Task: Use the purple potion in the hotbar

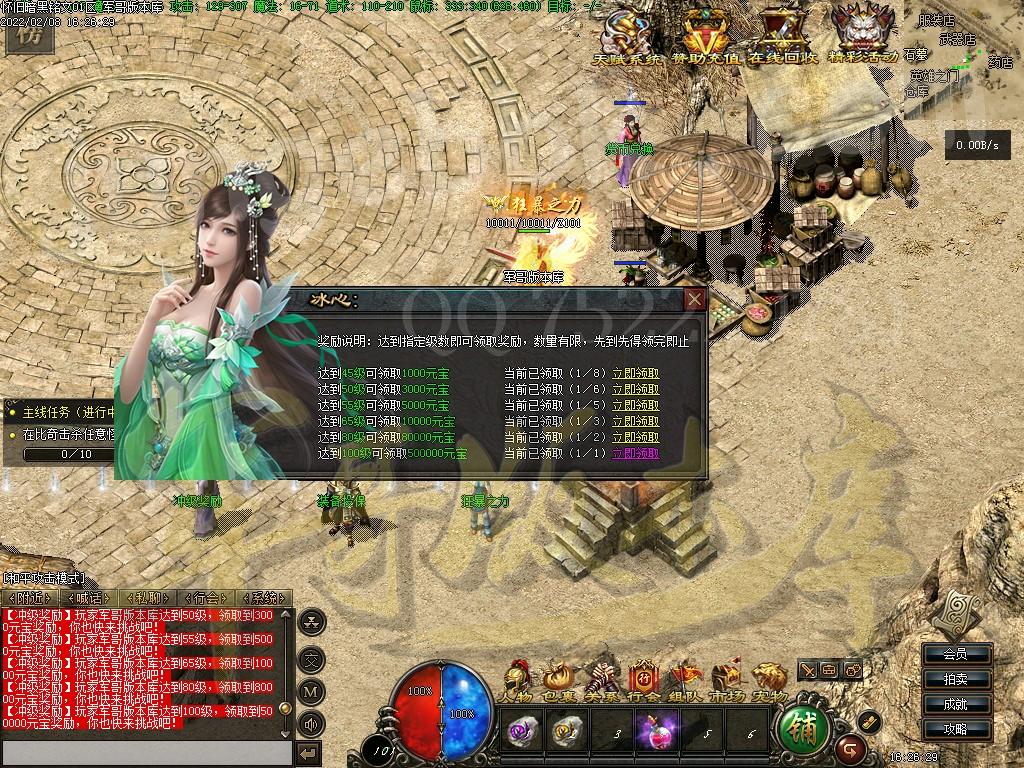Action: point(657,728)
